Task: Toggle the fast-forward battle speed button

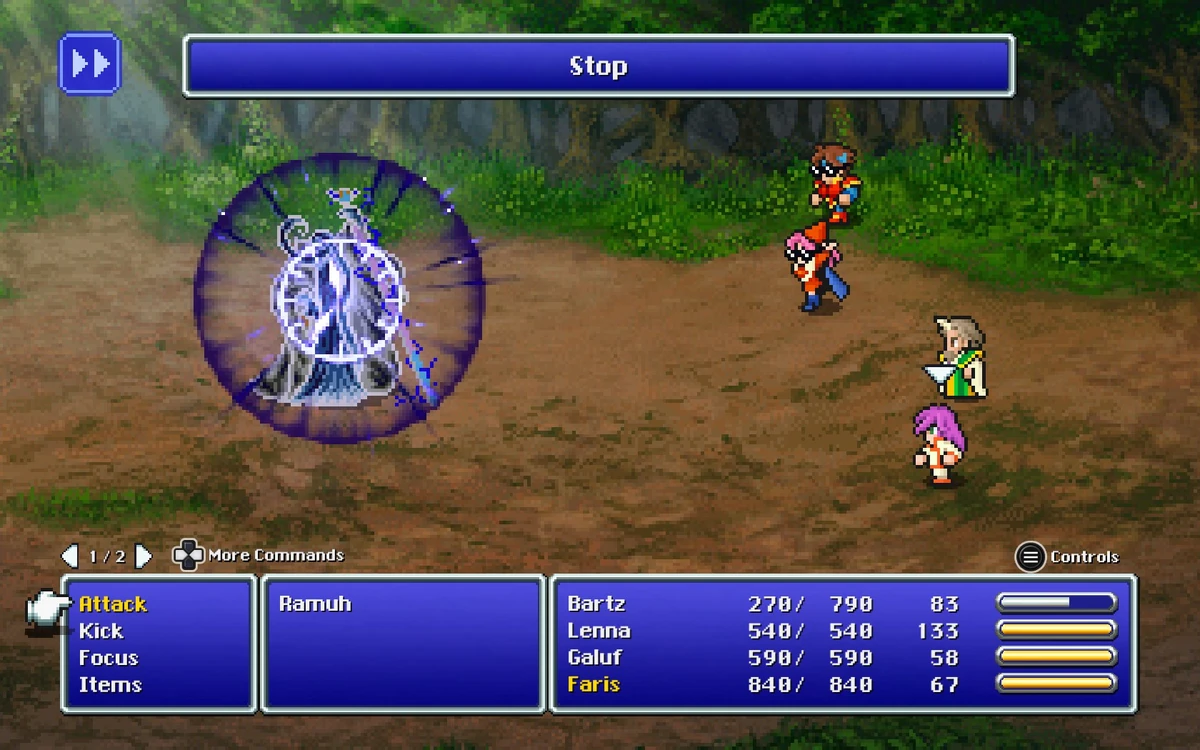Action: [x=90, y=65]
